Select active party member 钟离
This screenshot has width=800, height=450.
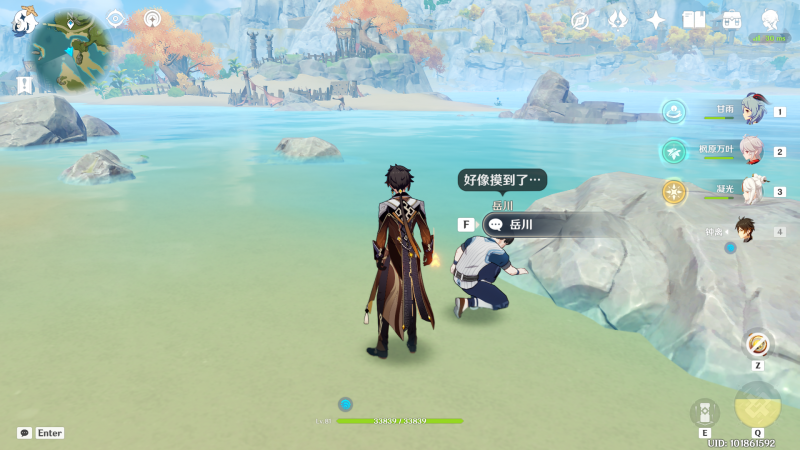point(745,231)
